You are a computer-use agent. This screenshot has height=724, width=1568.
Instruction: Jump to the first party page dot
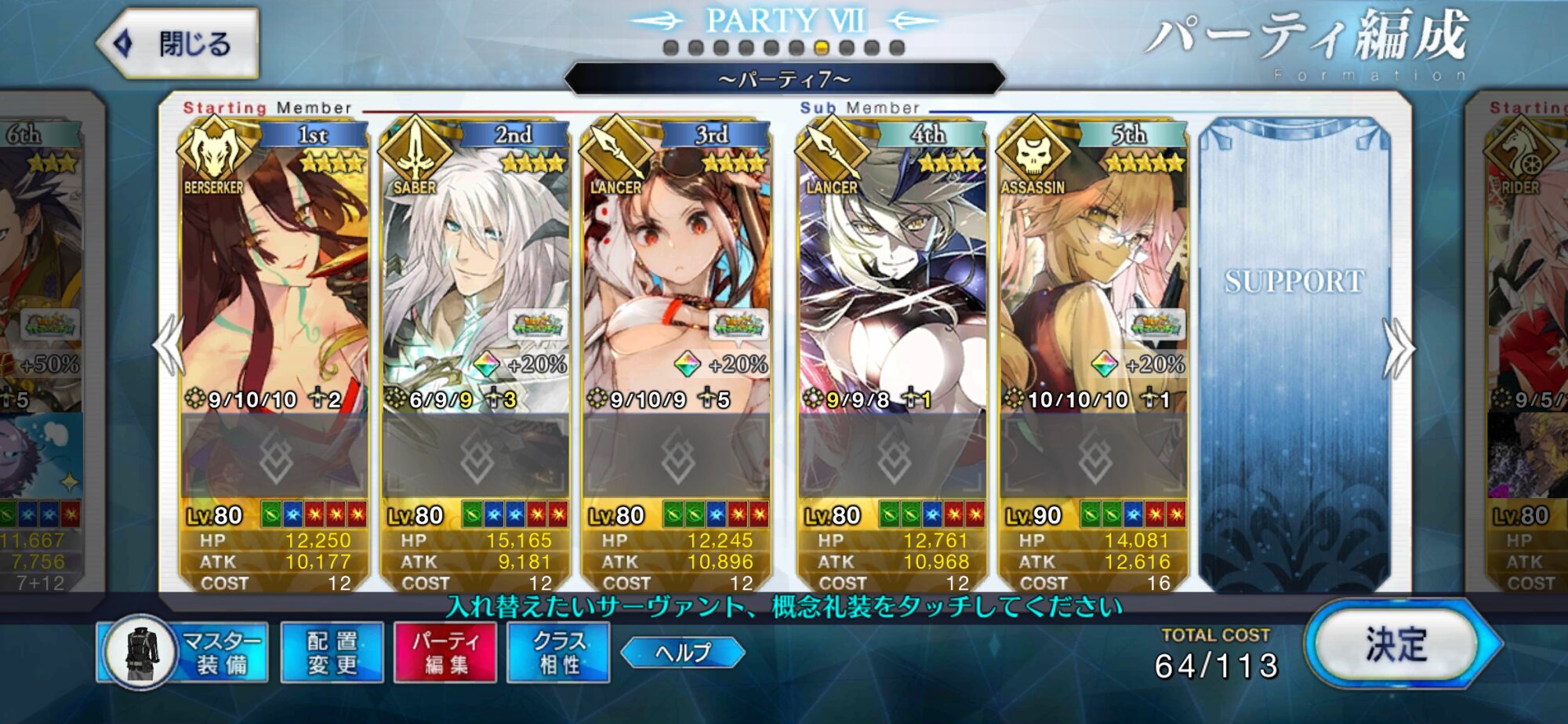(x=670, y=48)
